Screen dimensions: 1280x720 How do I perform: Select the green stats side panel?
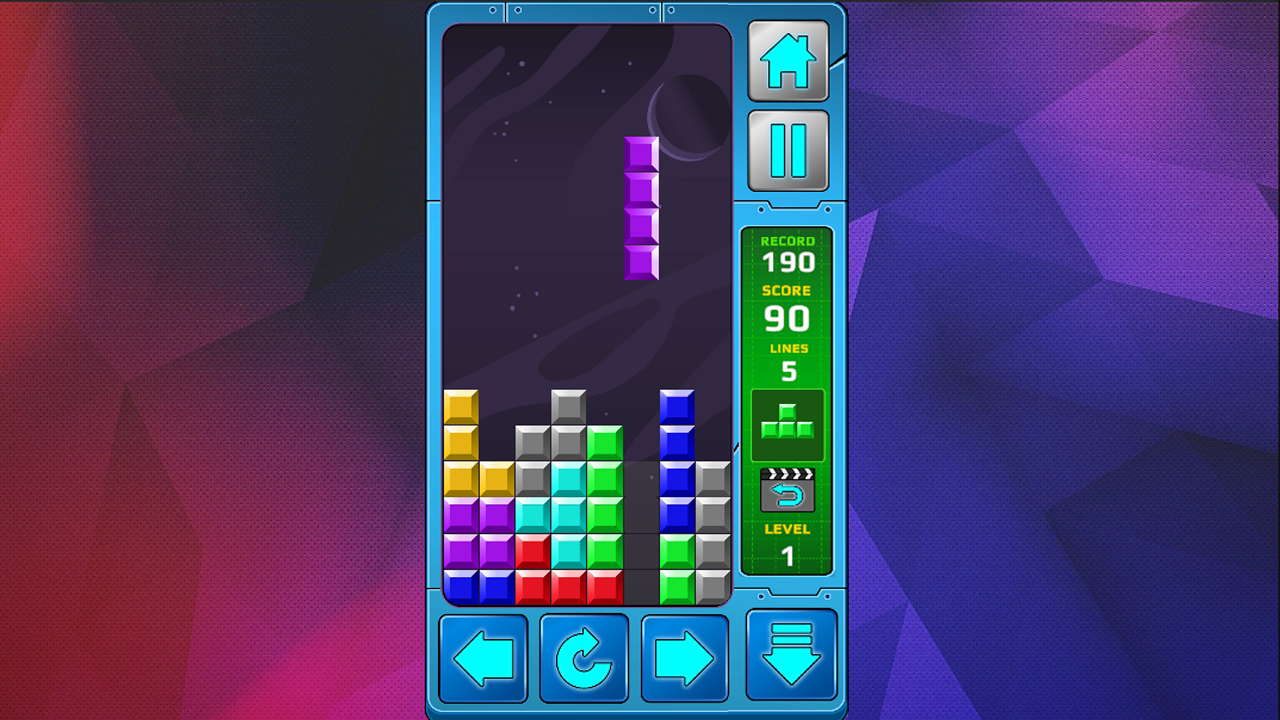coord(788,400)
